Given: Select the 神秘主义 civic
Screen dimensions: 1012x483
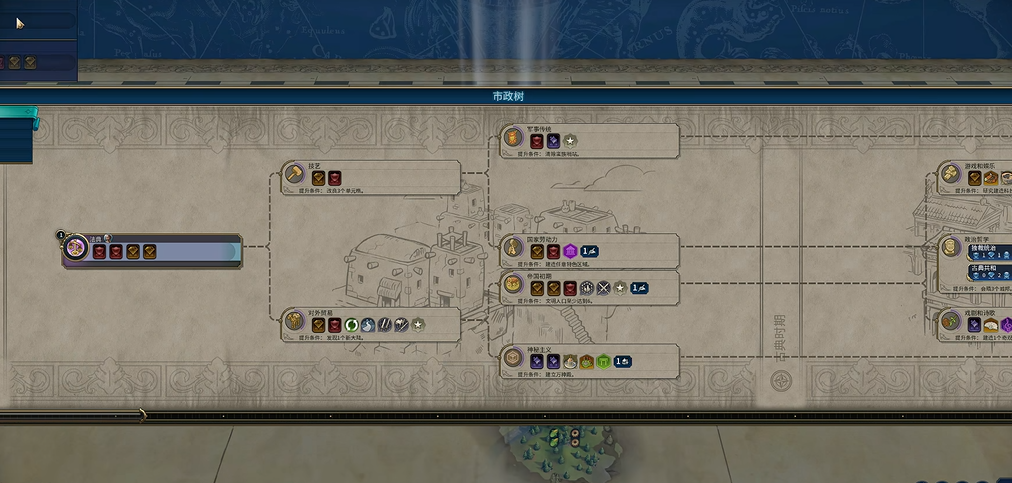Looking at the screenshot, I should [590, 359].
